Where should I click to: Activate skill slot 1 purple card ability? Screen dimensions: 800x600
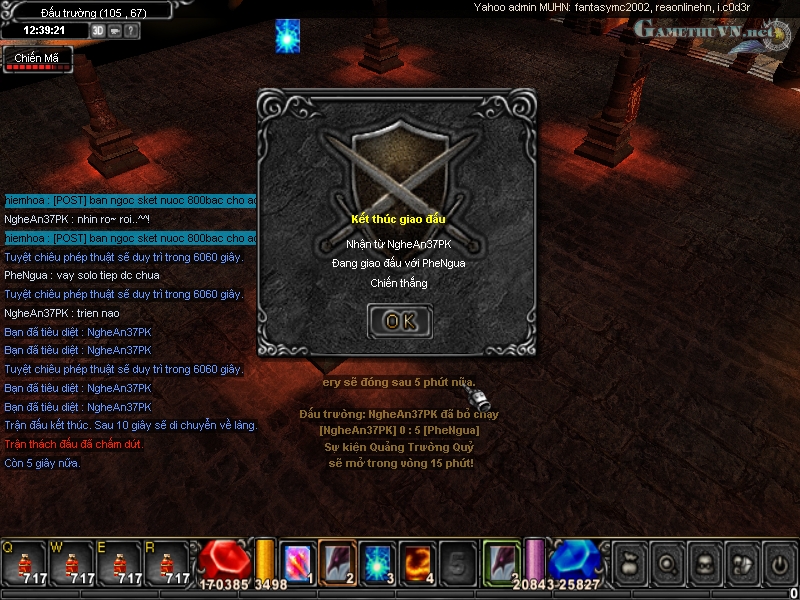(x=297, y=562)
